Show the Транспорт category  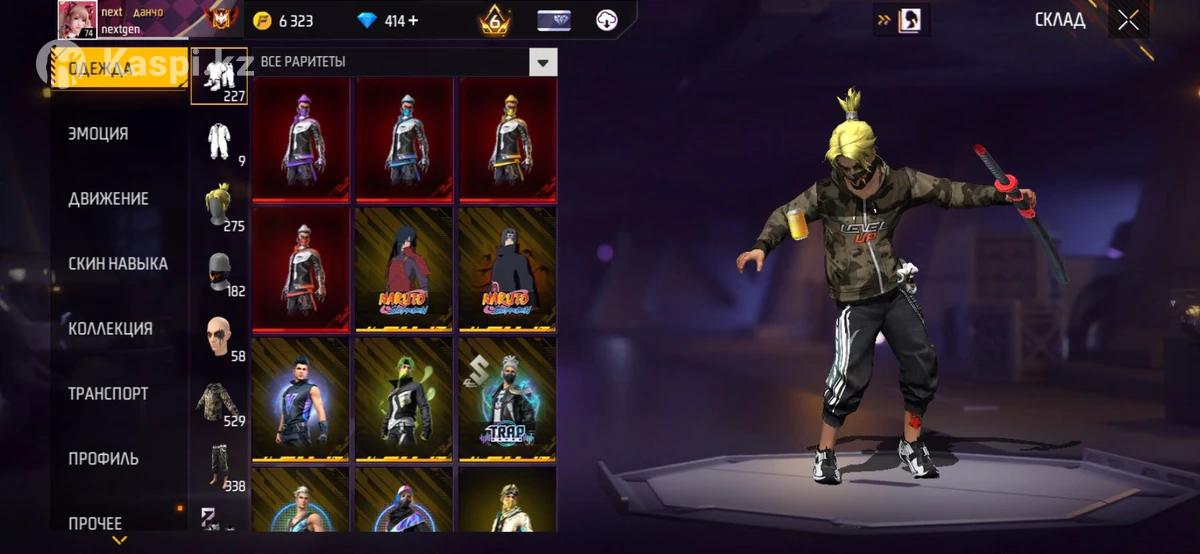tap(108, 394)
